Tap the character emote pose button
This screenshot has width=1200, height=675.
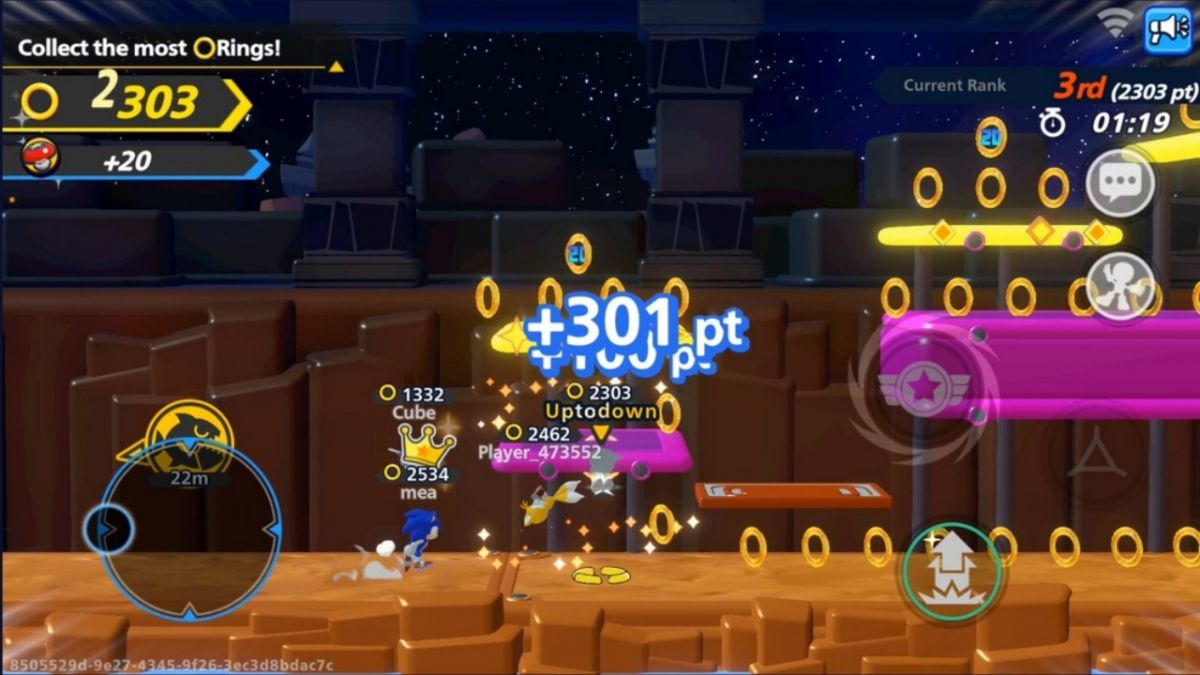[1120, 285]
